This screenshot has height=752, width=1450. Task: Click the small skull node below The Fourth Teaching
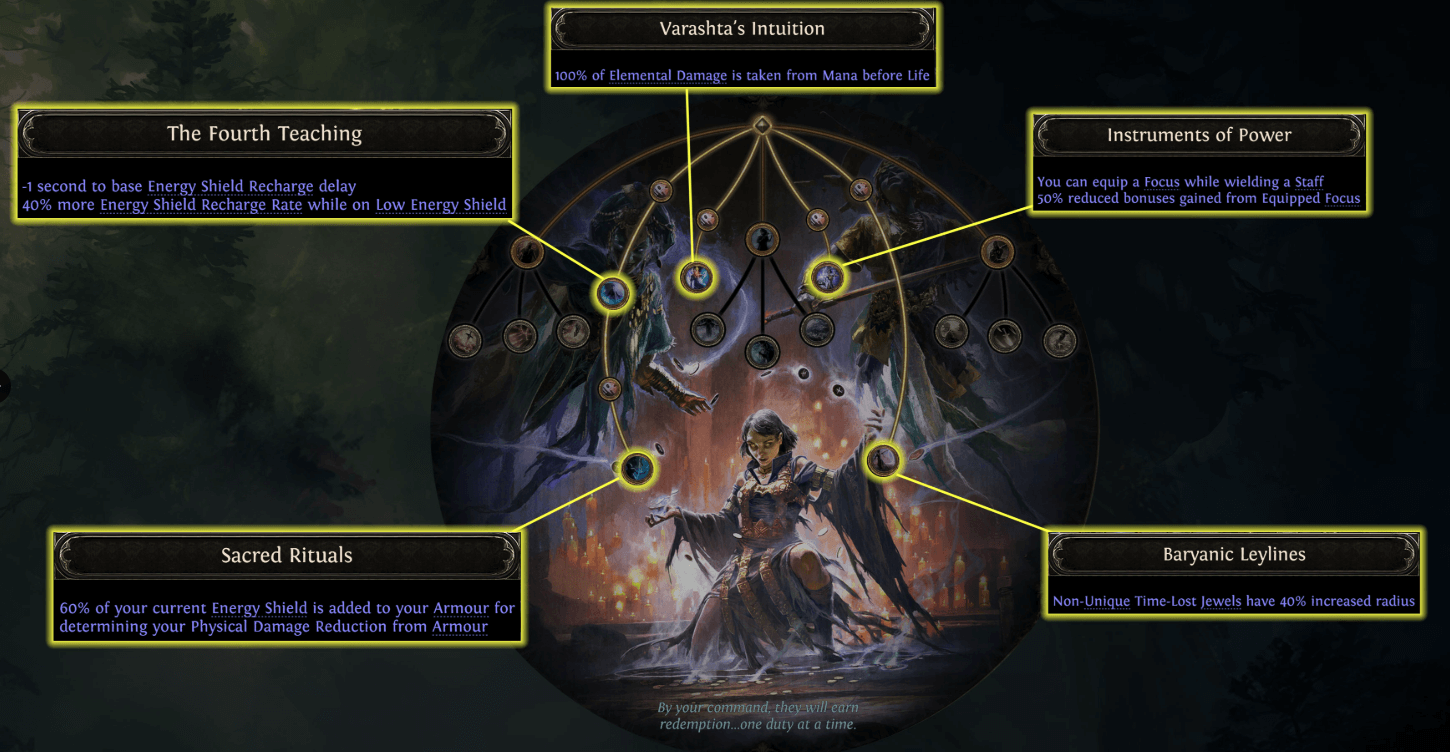click(609, 388)
